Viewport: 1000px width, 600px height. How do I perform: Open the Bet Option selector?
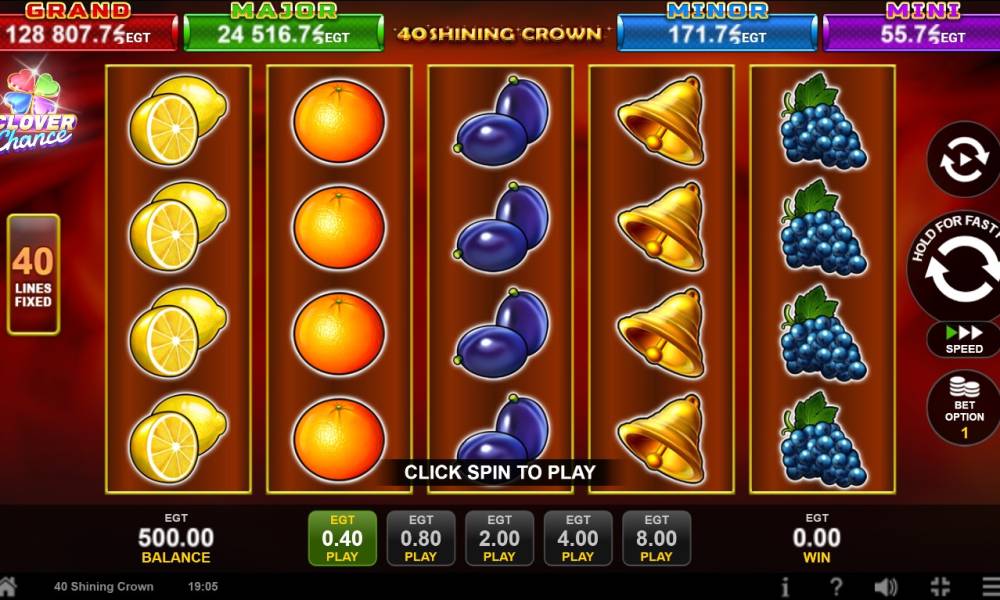tap(964, 407)
